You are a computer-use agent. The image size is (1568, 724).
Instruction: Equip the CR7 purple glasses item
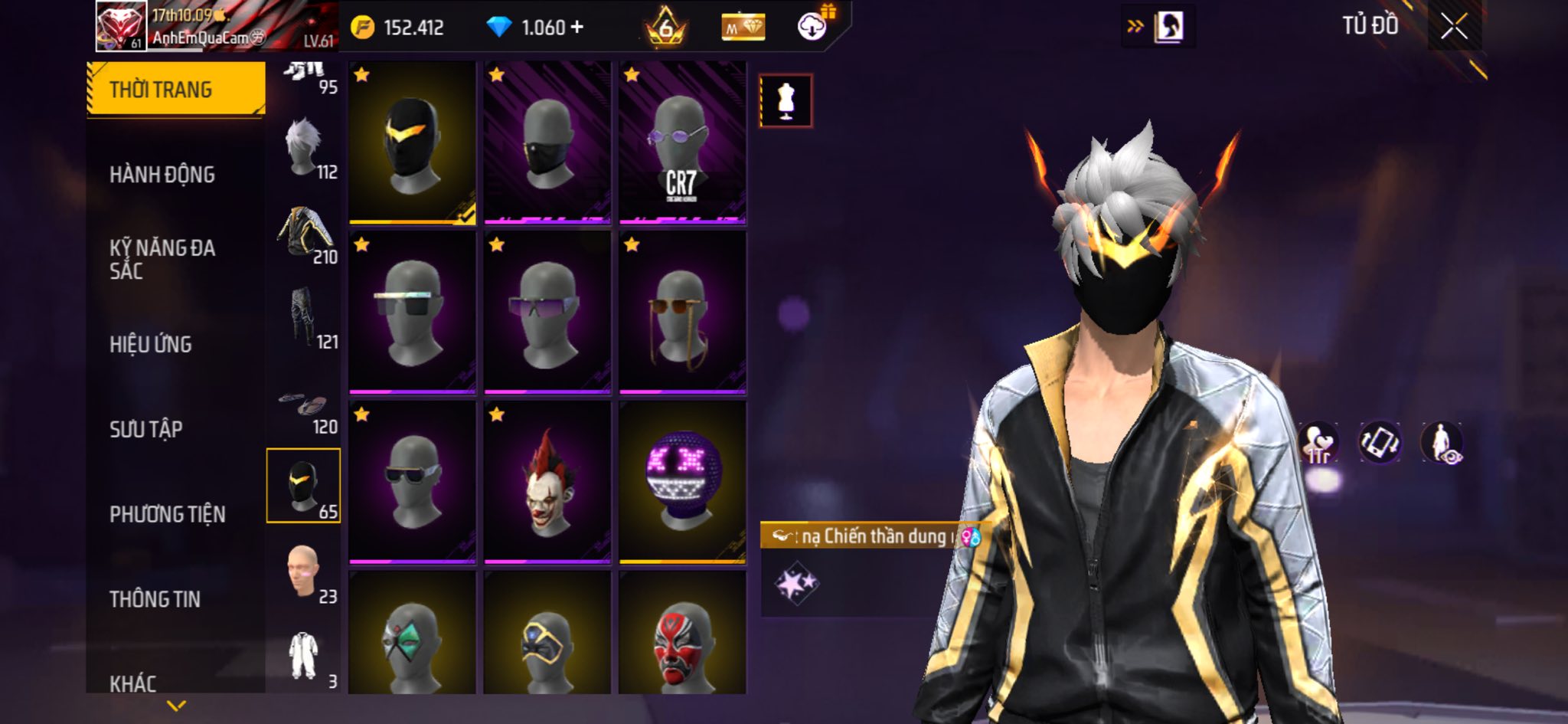point(682,143)
